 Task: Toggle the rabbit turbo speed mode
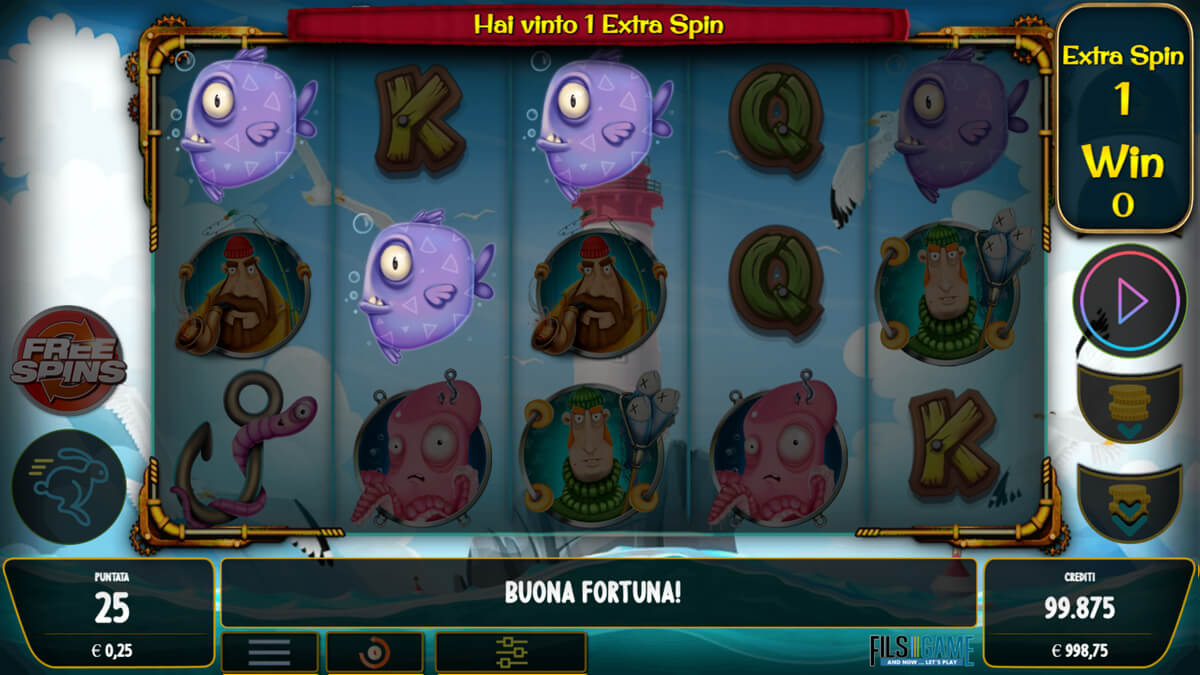pyautogui.click(x=68, y=487)
